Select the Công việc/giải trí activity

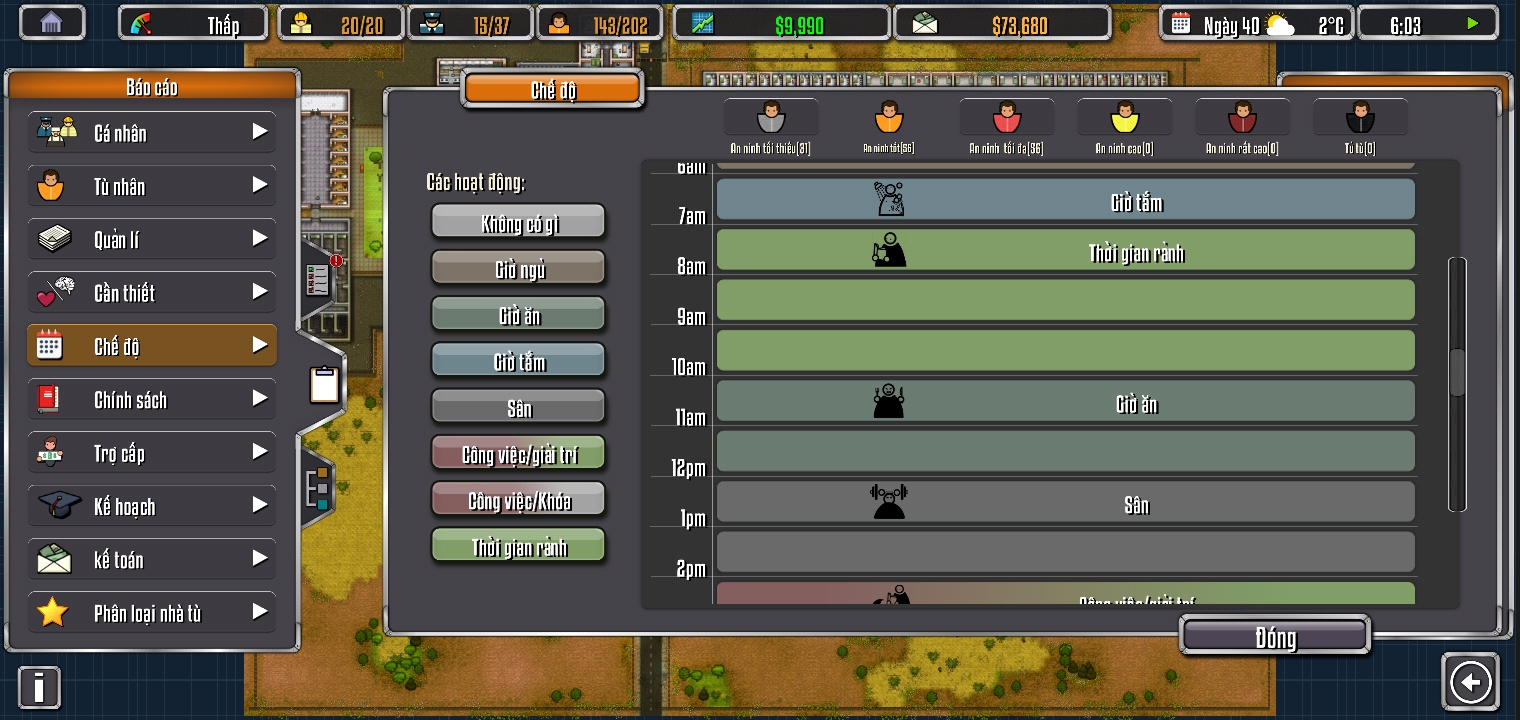518,454
